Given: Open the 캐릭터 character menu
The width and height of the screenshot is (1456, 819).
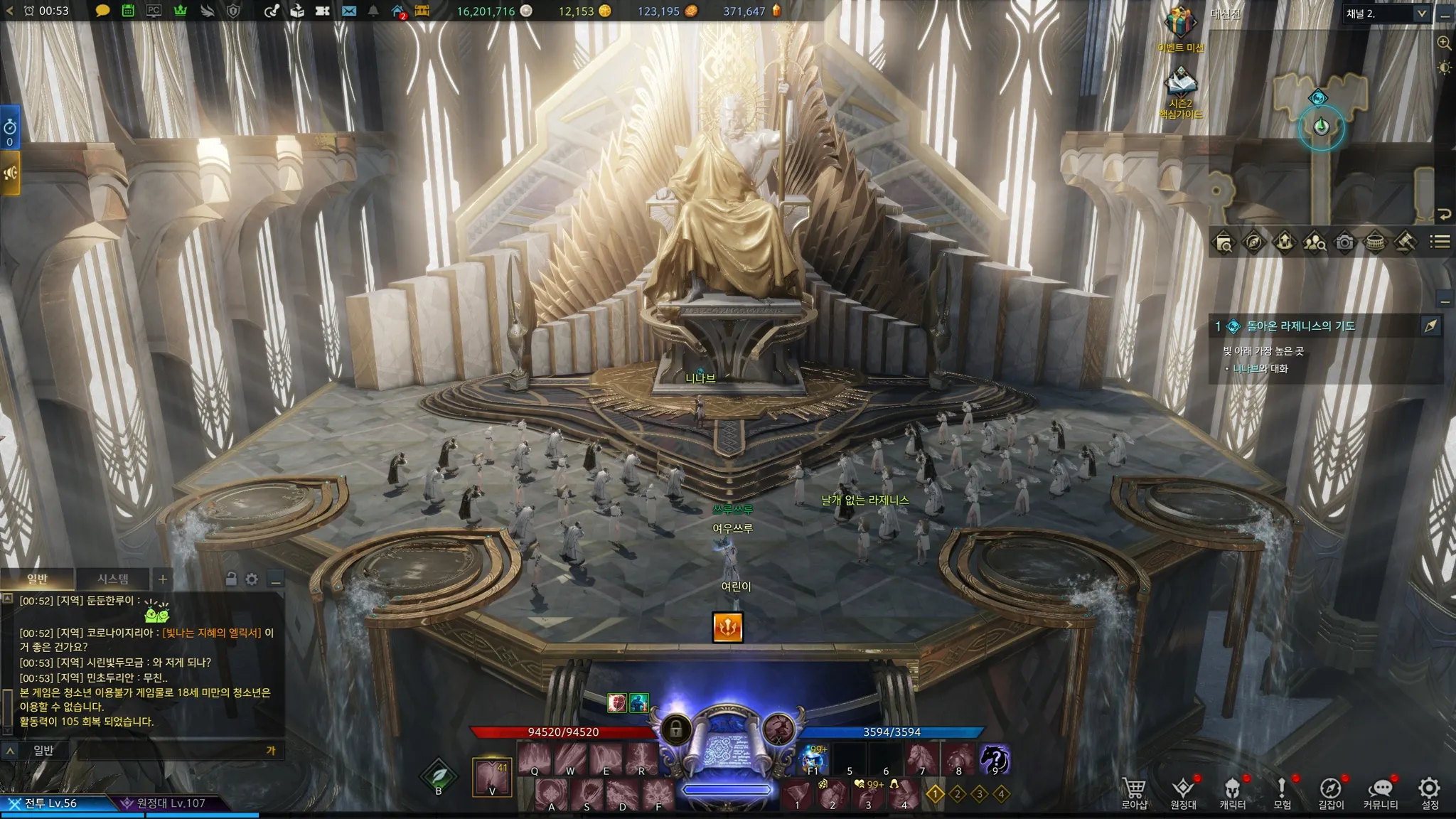Looking at the screenshot, I should pyautogui.click(x=1232, y=792).
